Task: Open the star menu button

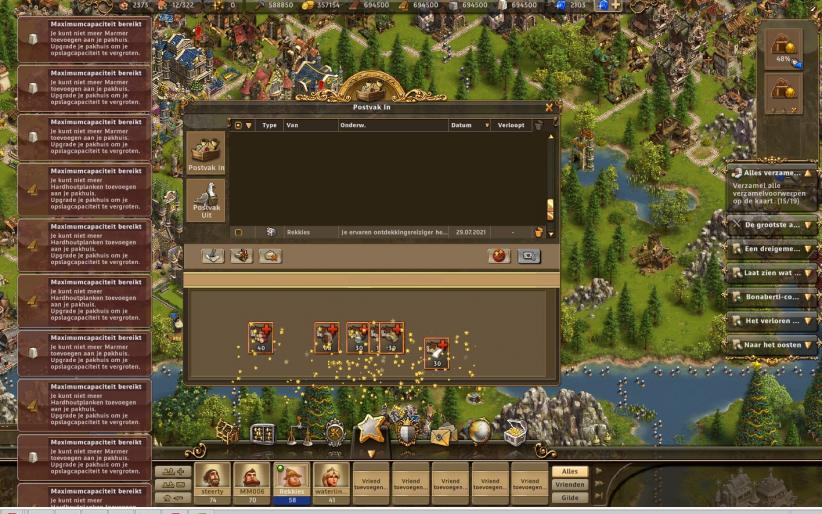Action: pos(371,430)
